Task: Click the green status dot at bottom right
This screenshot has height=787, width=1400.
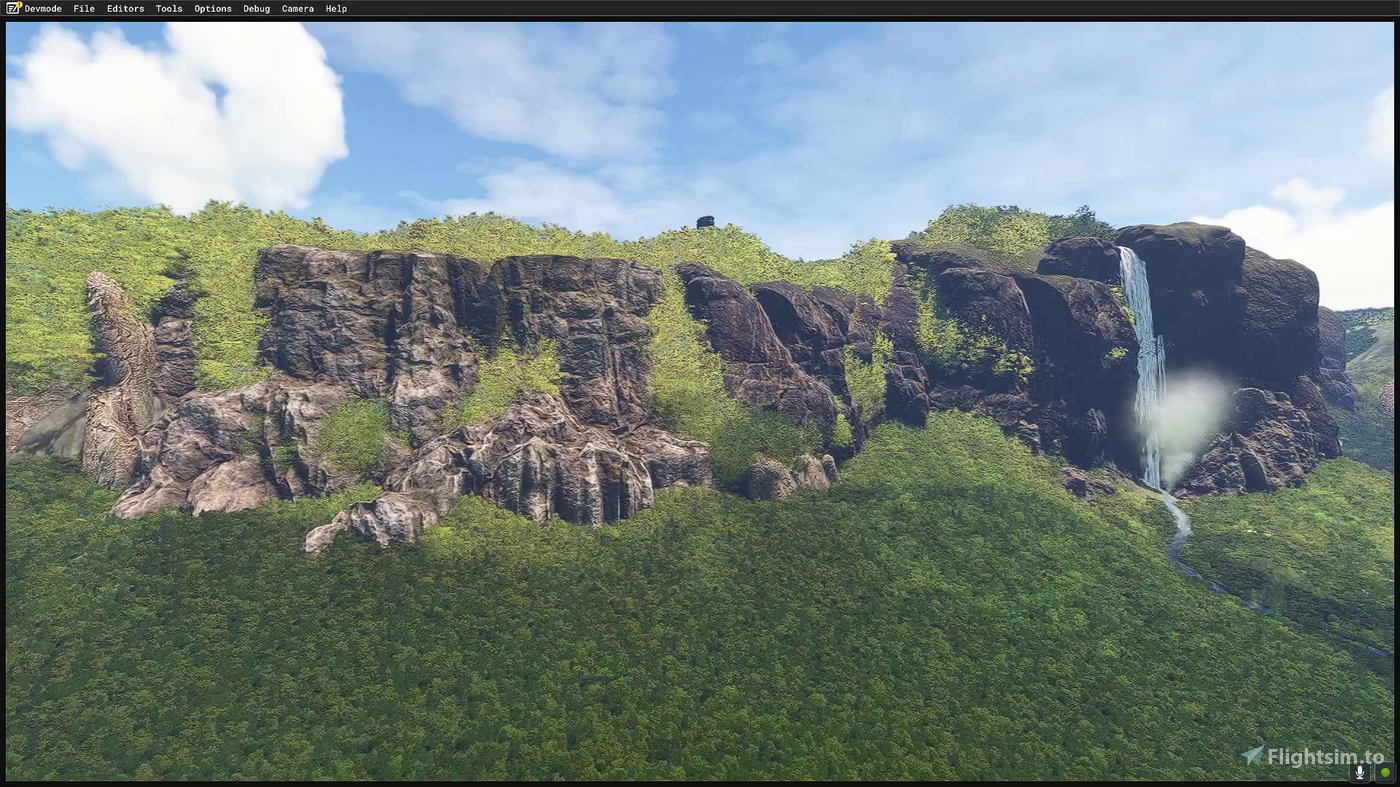Action: (1385, 771)
